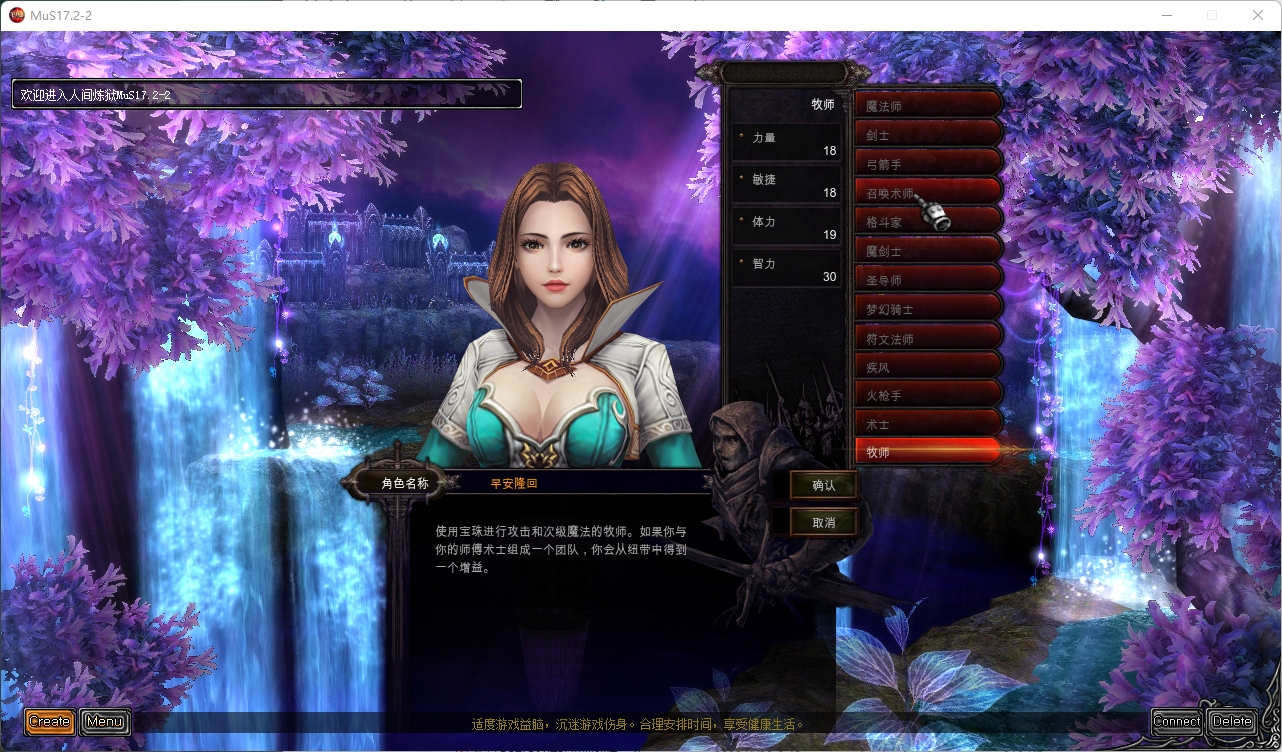Cancel creation with the 取消 button
Viewport: 1282px width, 752px height.
tap(824, 522)
